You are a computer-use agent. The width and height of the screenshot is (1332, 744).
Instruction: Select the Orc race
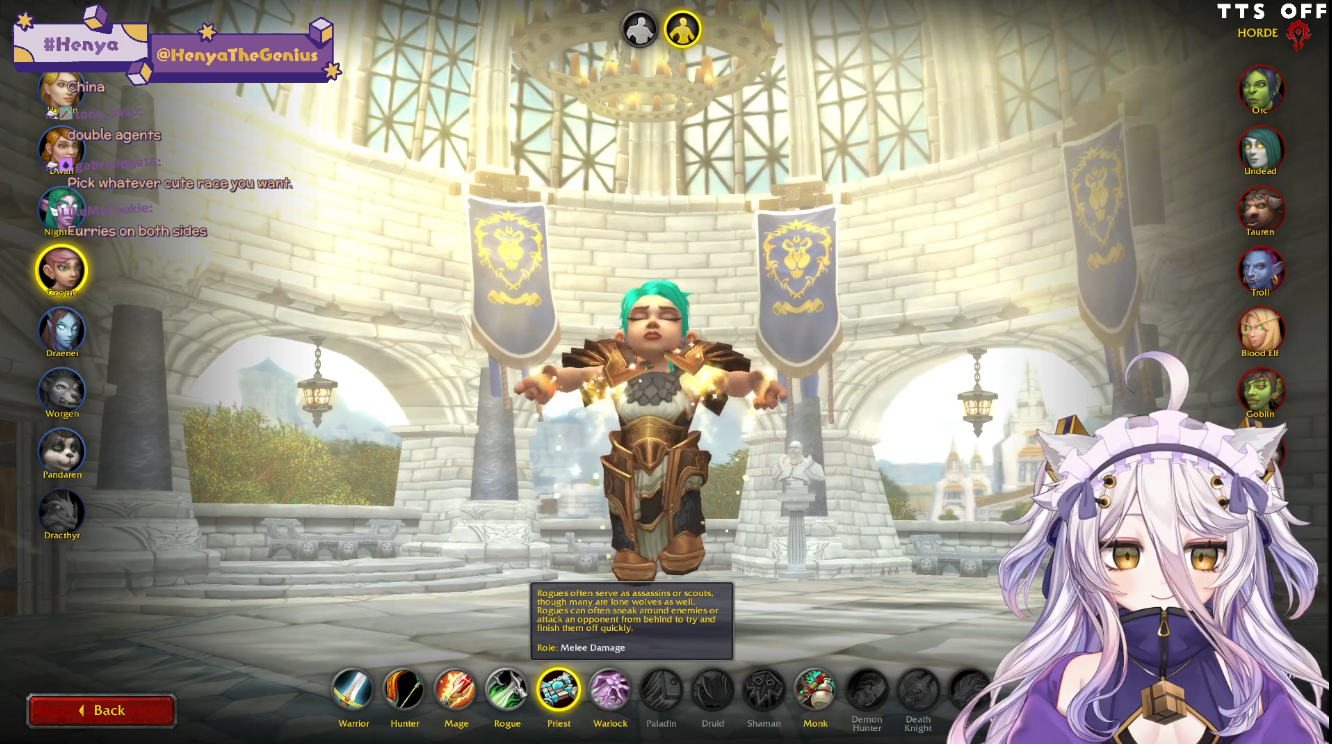click(x=1261, y=88)
